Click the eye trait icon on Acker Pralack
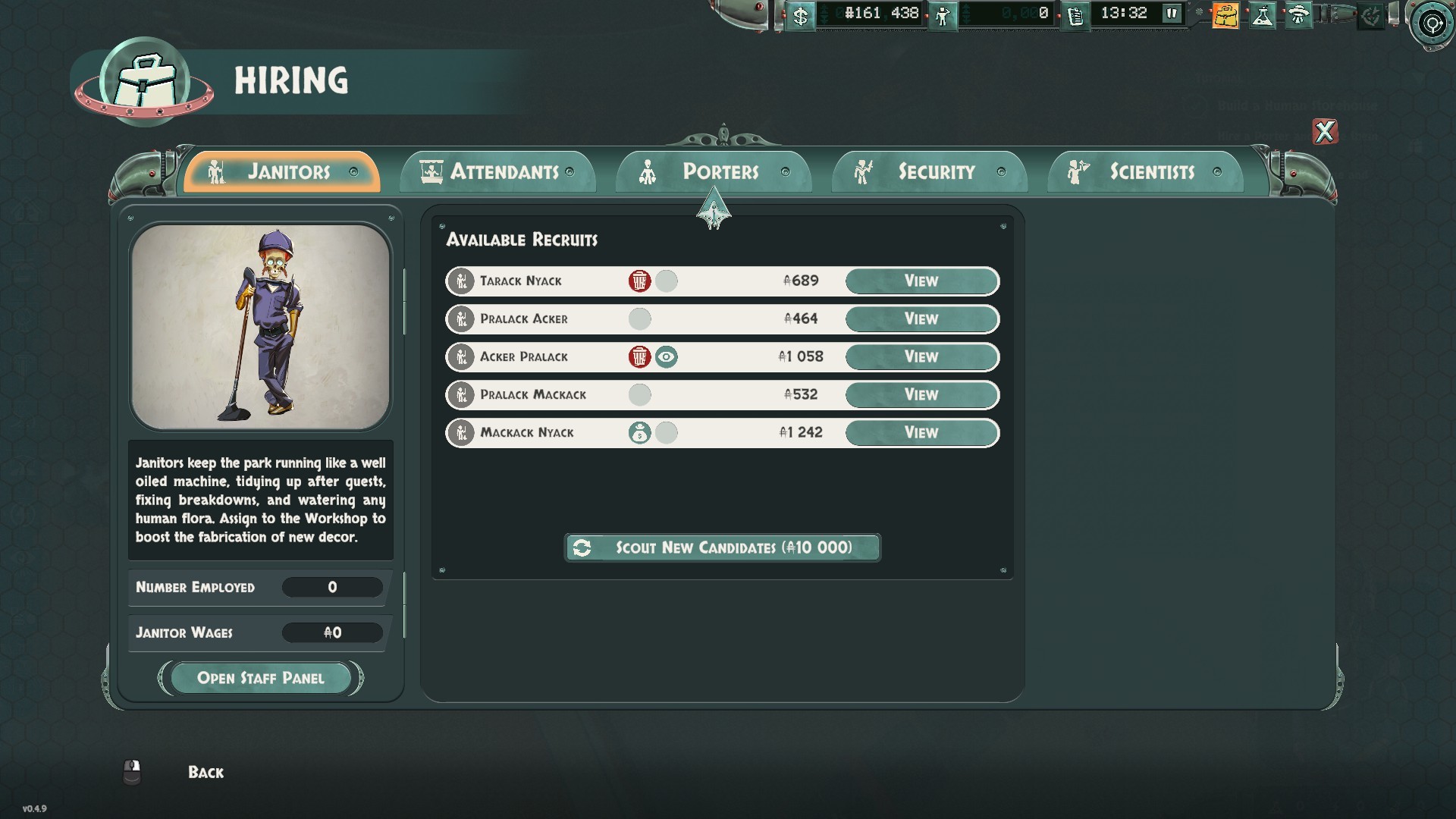Viewport: 1456px width, 819px height. [666, 357]
